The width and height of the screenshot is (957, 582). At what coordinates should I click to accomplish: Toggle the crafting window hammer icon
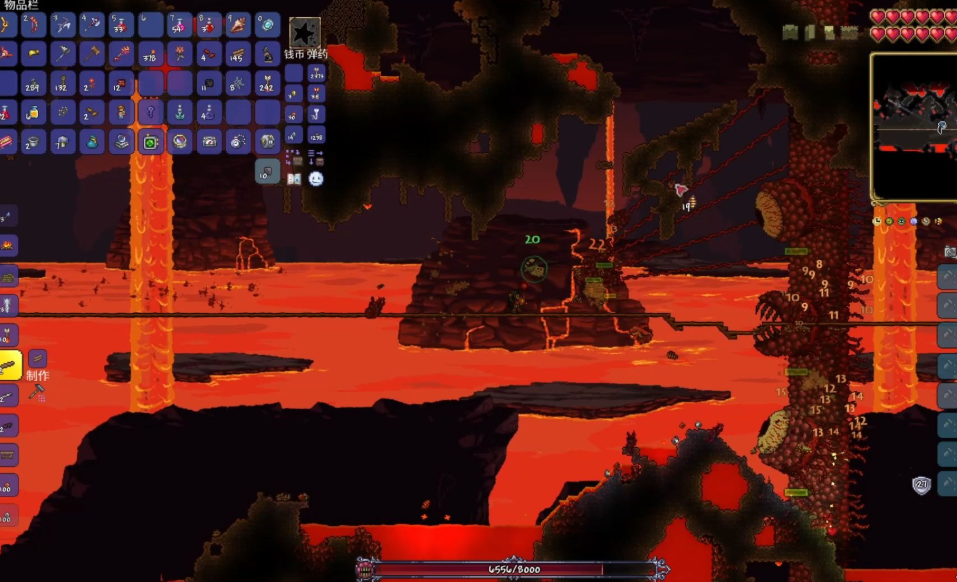coord(37,392)
